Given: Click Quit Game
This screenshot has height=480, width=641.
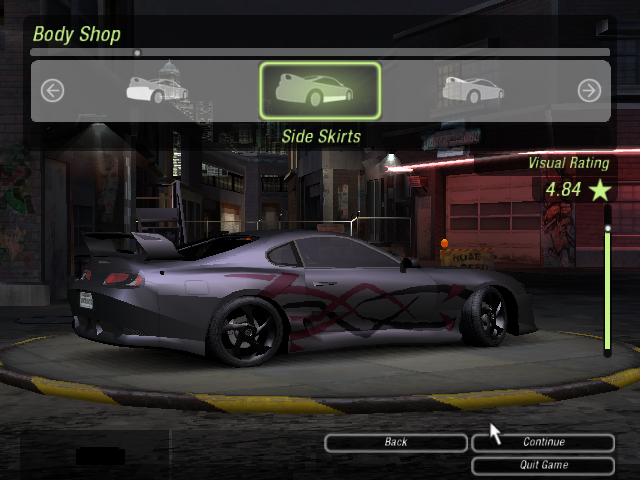Looking at the screenshot, I should pos(543,465).
